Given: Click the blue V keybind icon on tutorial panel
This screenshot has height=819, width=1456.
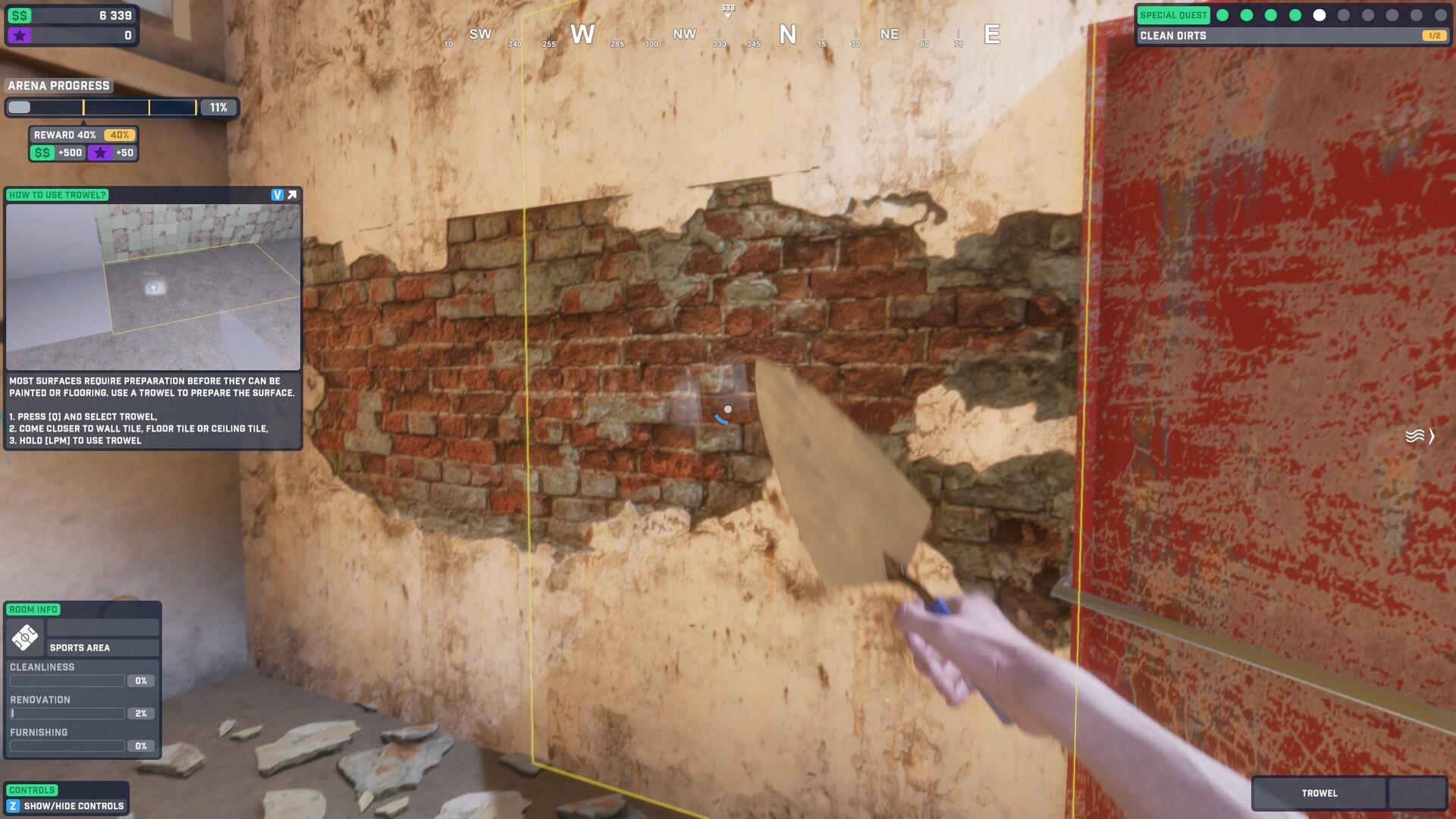Looking at the screenshot, I should tap(276, 194).
